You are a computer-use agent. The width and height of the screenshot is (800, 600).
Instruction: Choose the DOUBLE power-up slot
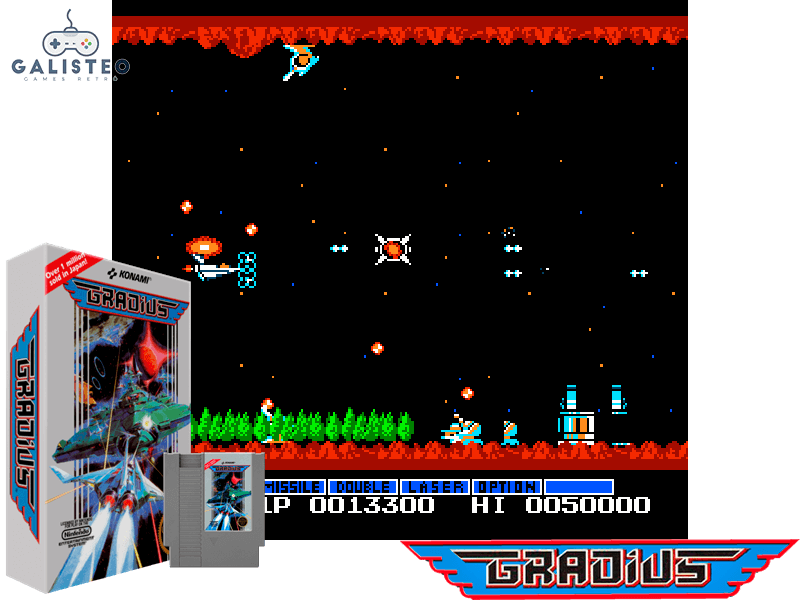pyautogui.click(x=363, y=487)
